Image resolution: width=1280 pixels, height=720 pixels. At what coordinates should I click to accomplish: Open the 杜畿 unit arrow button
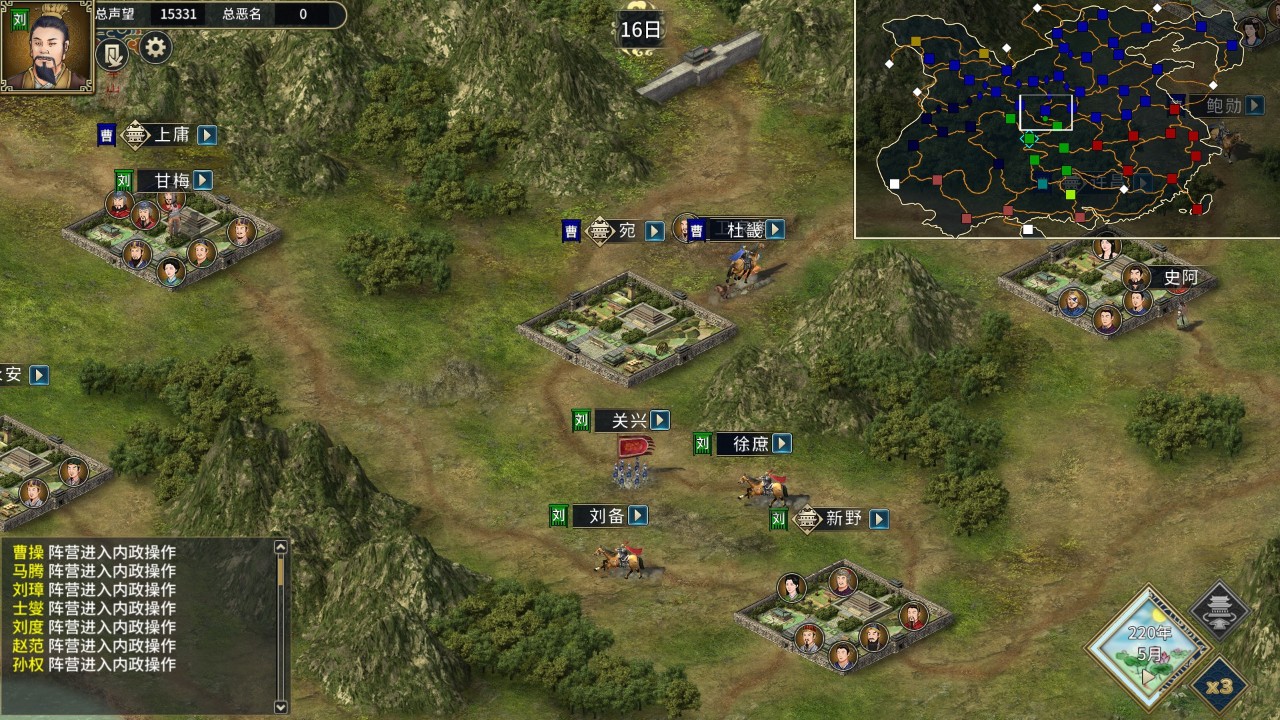775,230
